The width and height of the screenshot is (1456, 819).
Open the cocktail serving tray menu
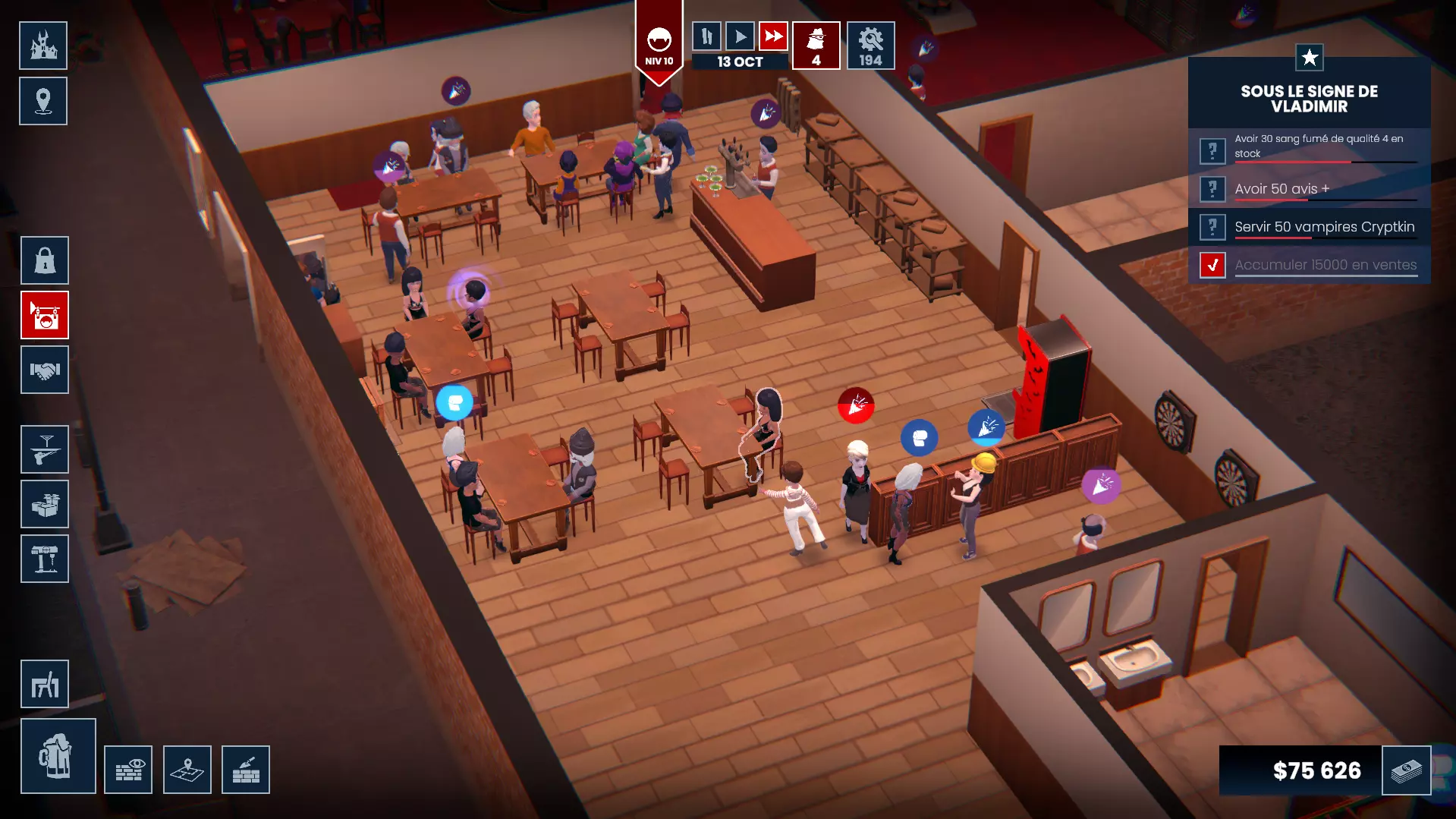[x=45, y=450]
